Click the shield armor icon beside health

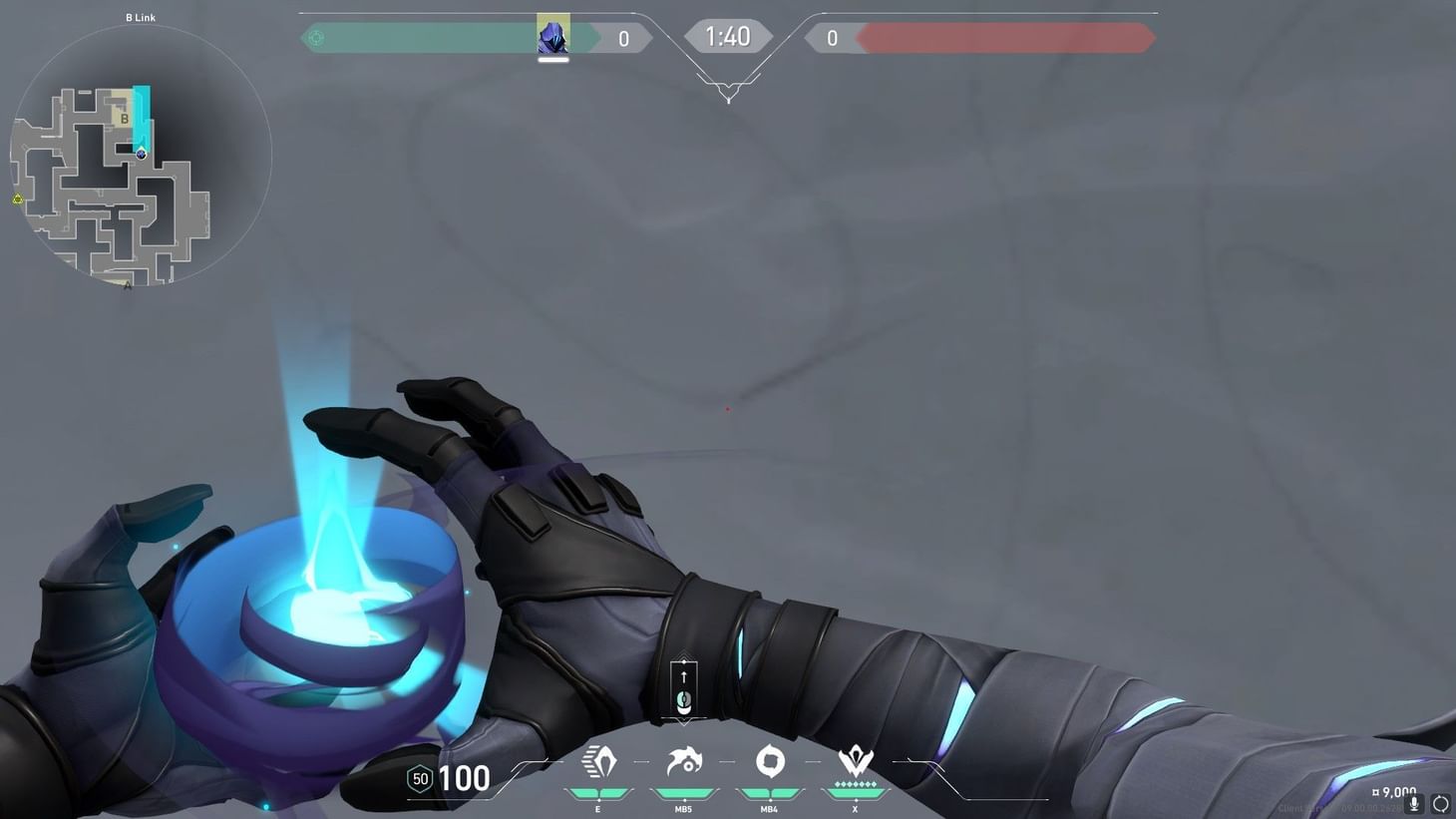pos(418,779)
